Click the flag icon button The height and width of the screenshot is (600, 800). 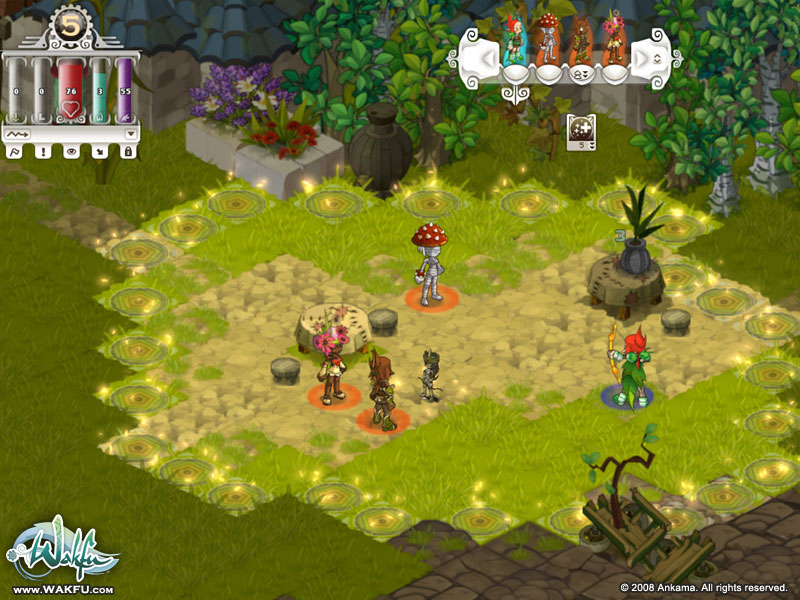[x=15, y=151]
